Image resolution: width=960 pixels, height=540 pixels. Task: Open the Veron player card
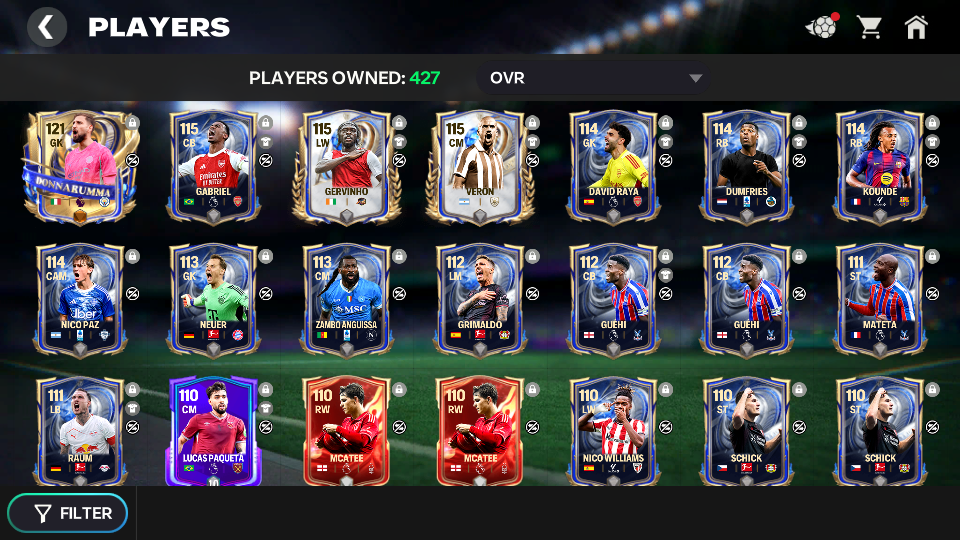(x=480, y=166)
